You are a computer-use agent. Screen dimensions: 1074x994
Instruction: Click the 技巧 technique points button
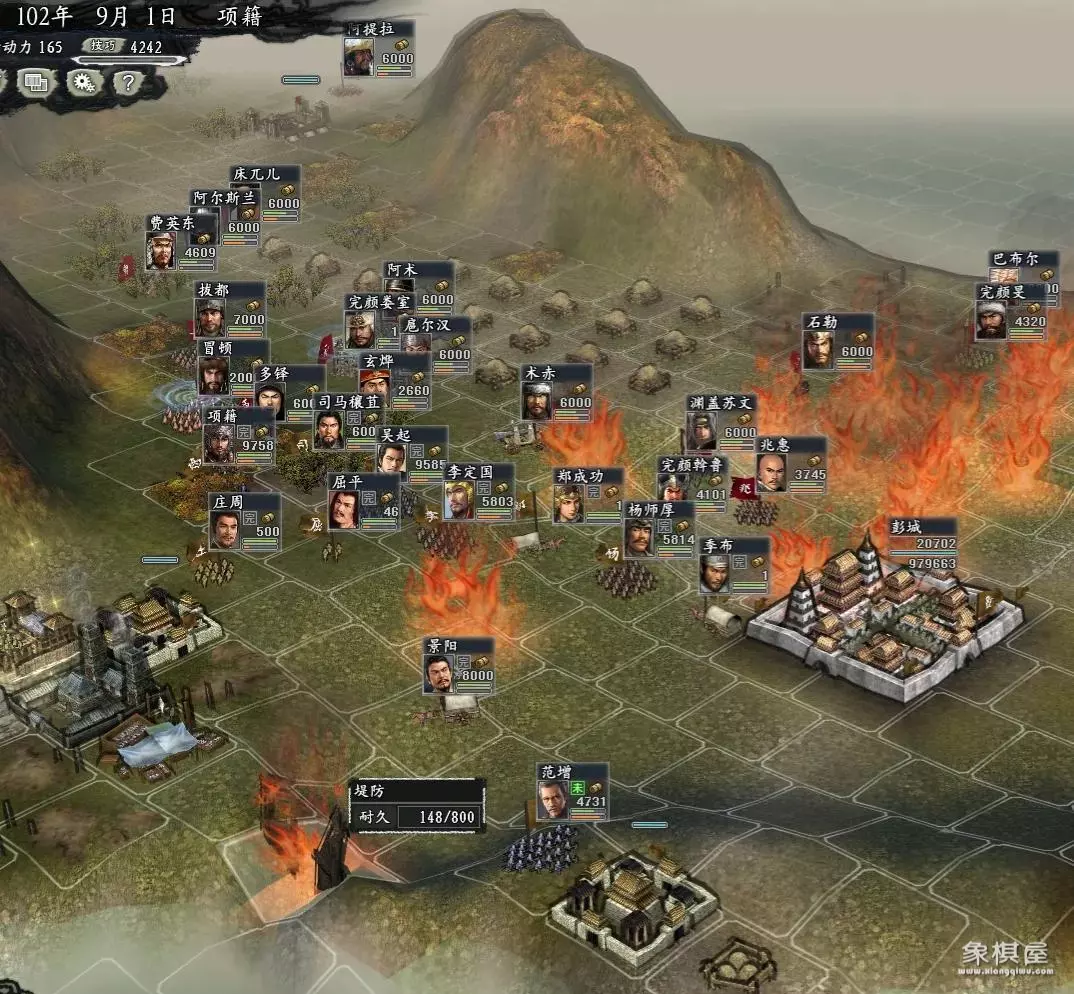point(103,46)
